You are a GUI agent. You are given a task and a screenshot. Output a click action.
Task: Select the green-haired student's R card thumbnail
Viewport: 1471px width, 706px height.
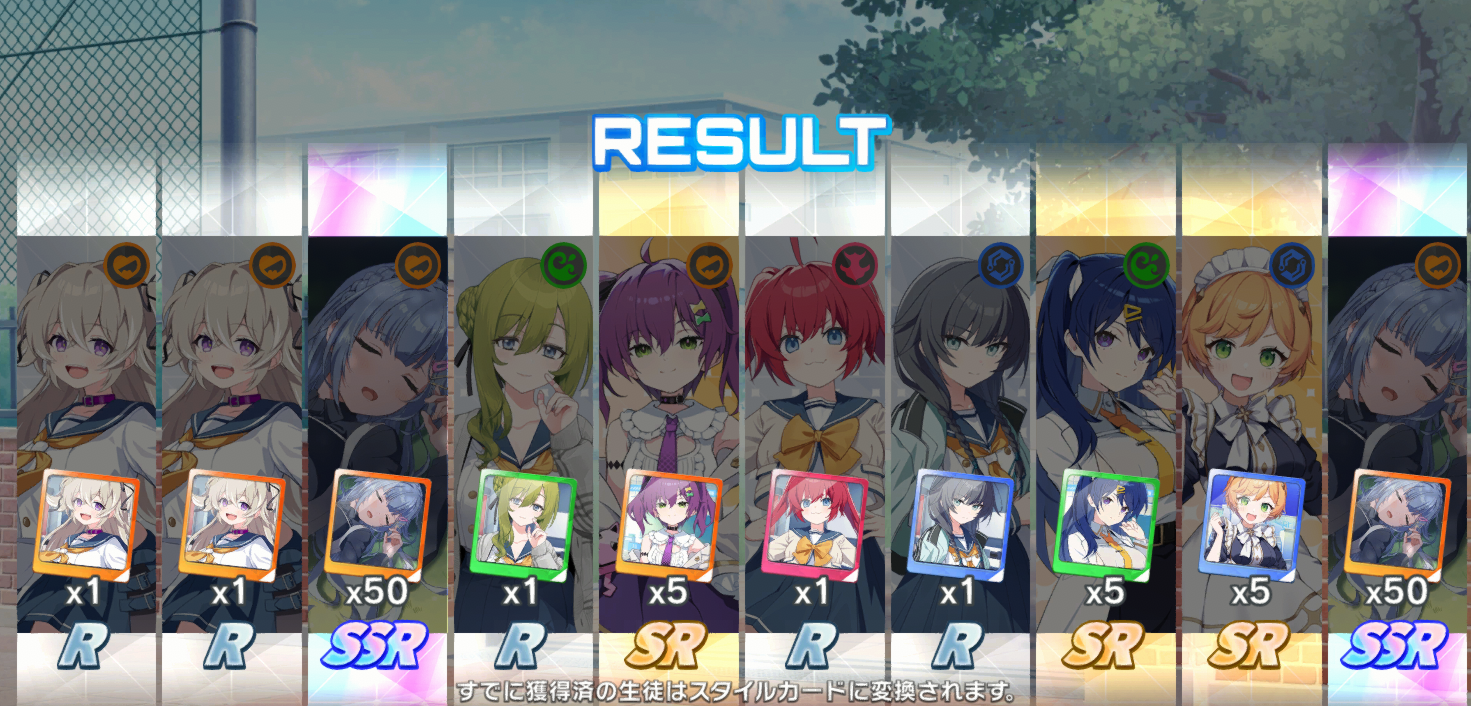[523, 522]
